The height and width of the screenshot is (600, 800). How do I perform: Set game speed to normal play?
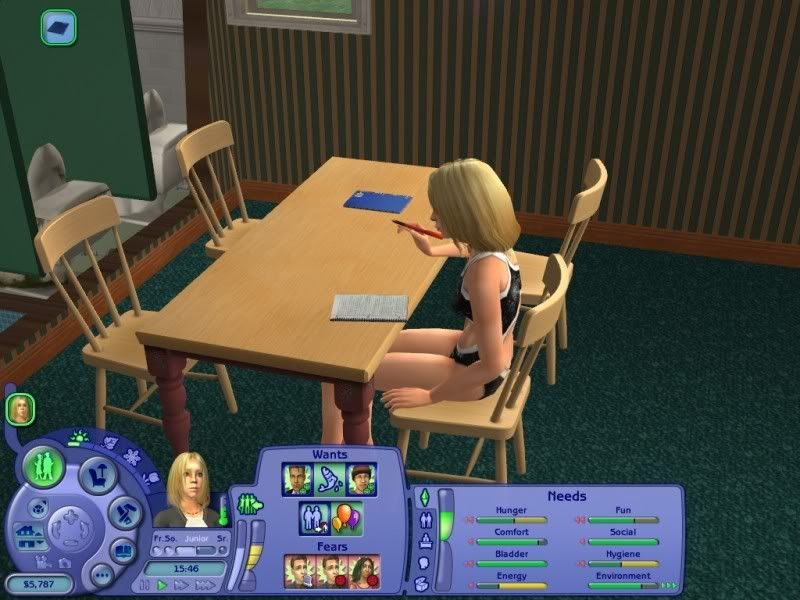point(161,584)
